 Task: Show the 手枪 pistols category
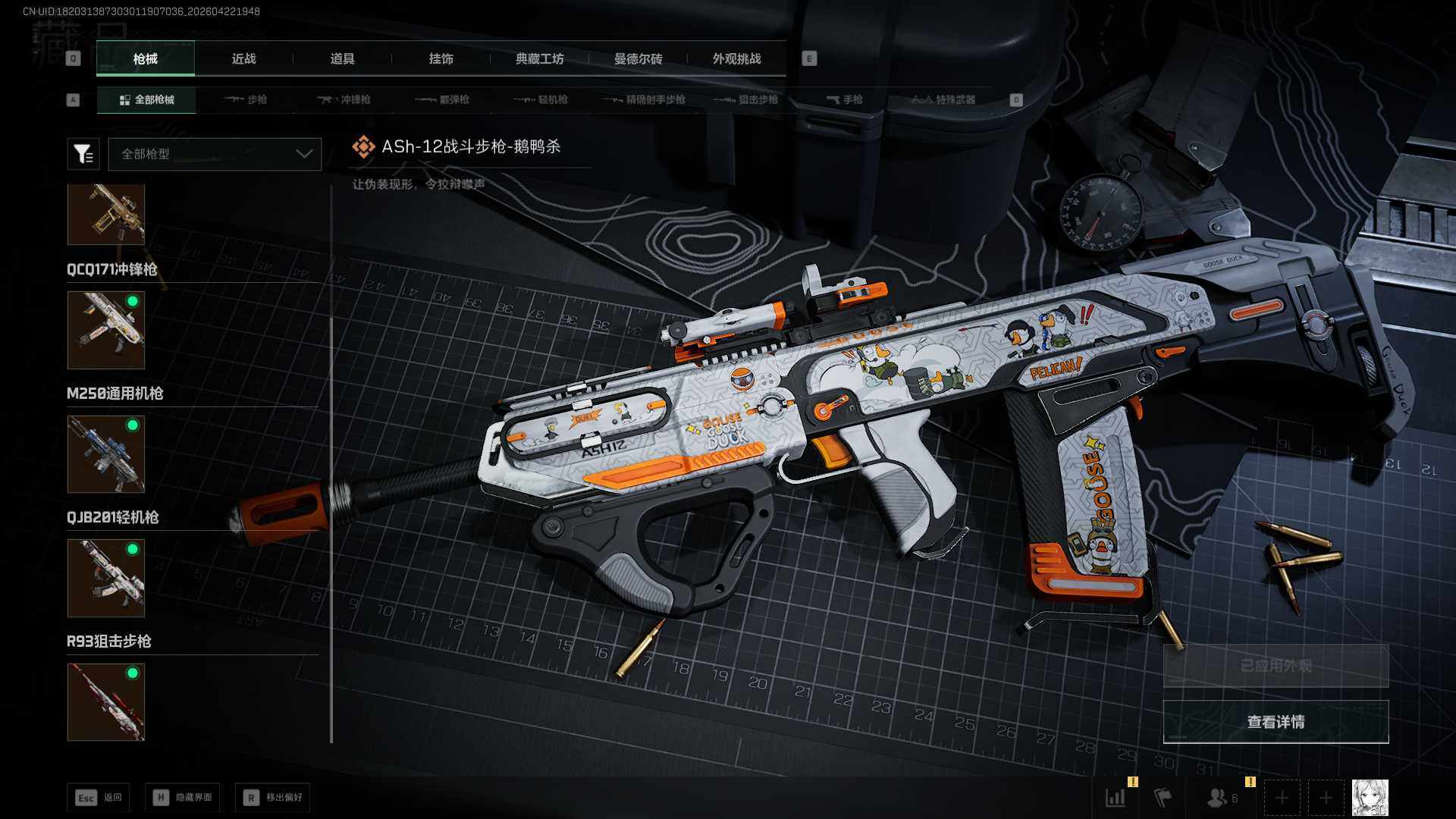(845, 100)
